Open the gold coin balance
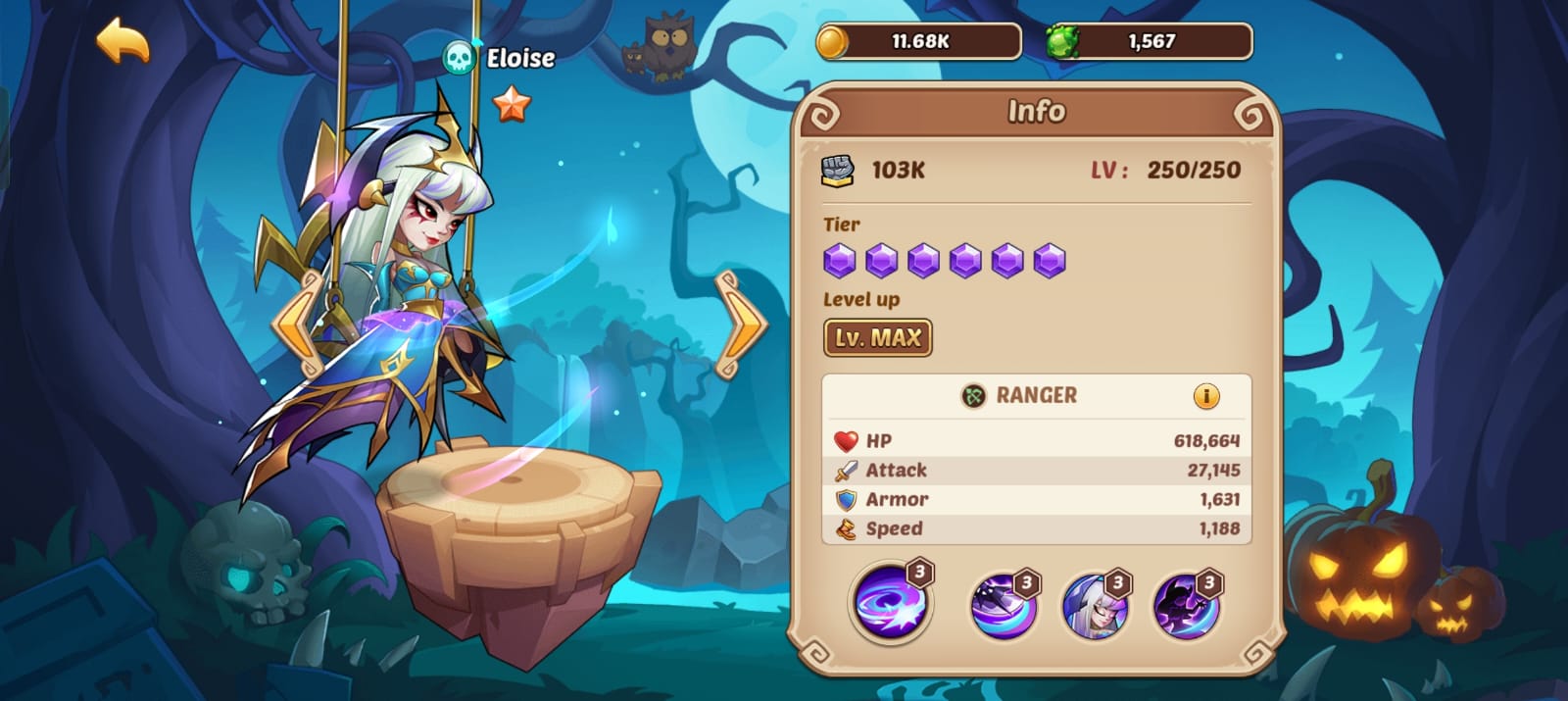 point(919,42)
